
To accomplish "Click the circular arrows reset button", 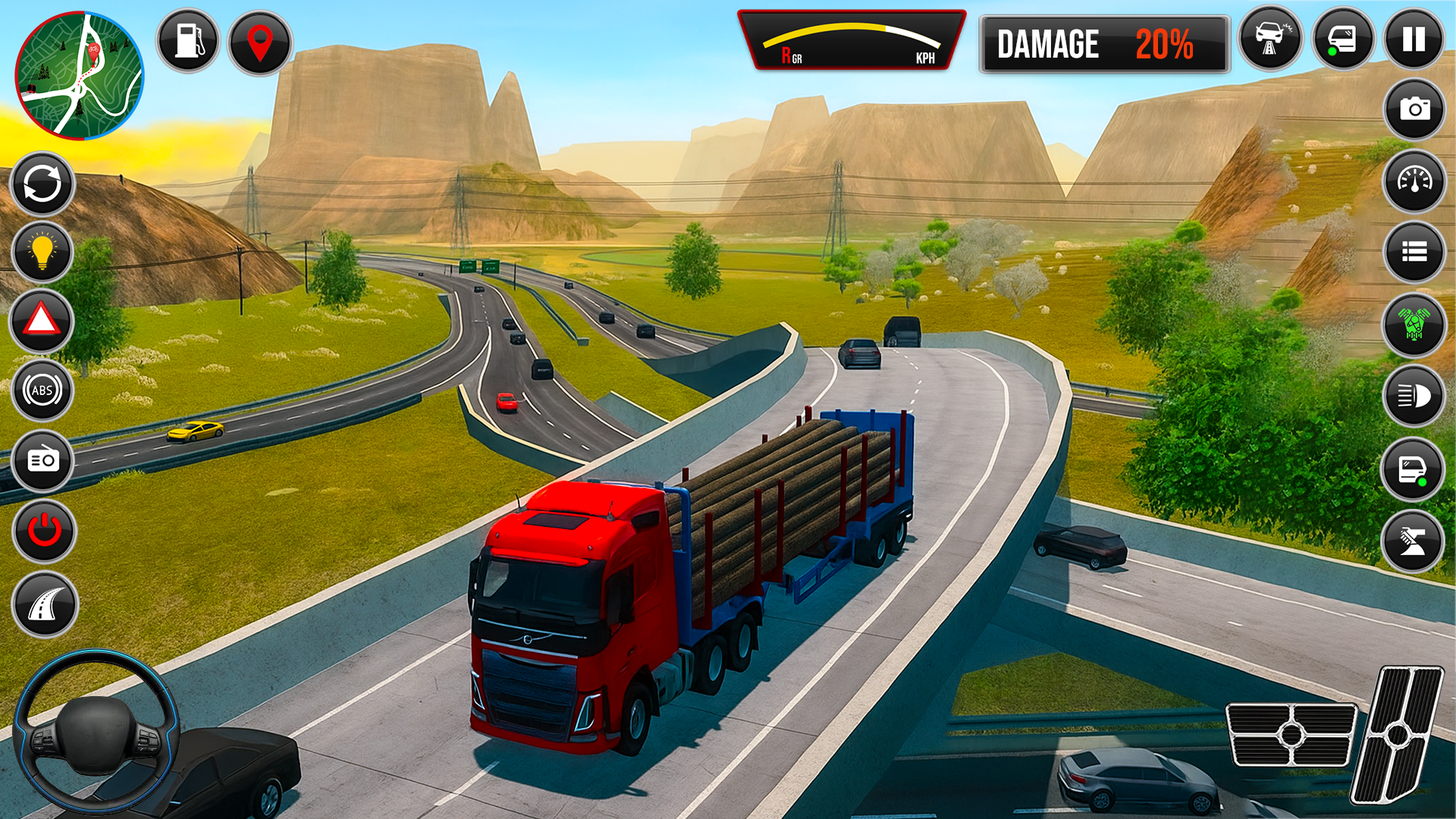I will pos(42,184).
